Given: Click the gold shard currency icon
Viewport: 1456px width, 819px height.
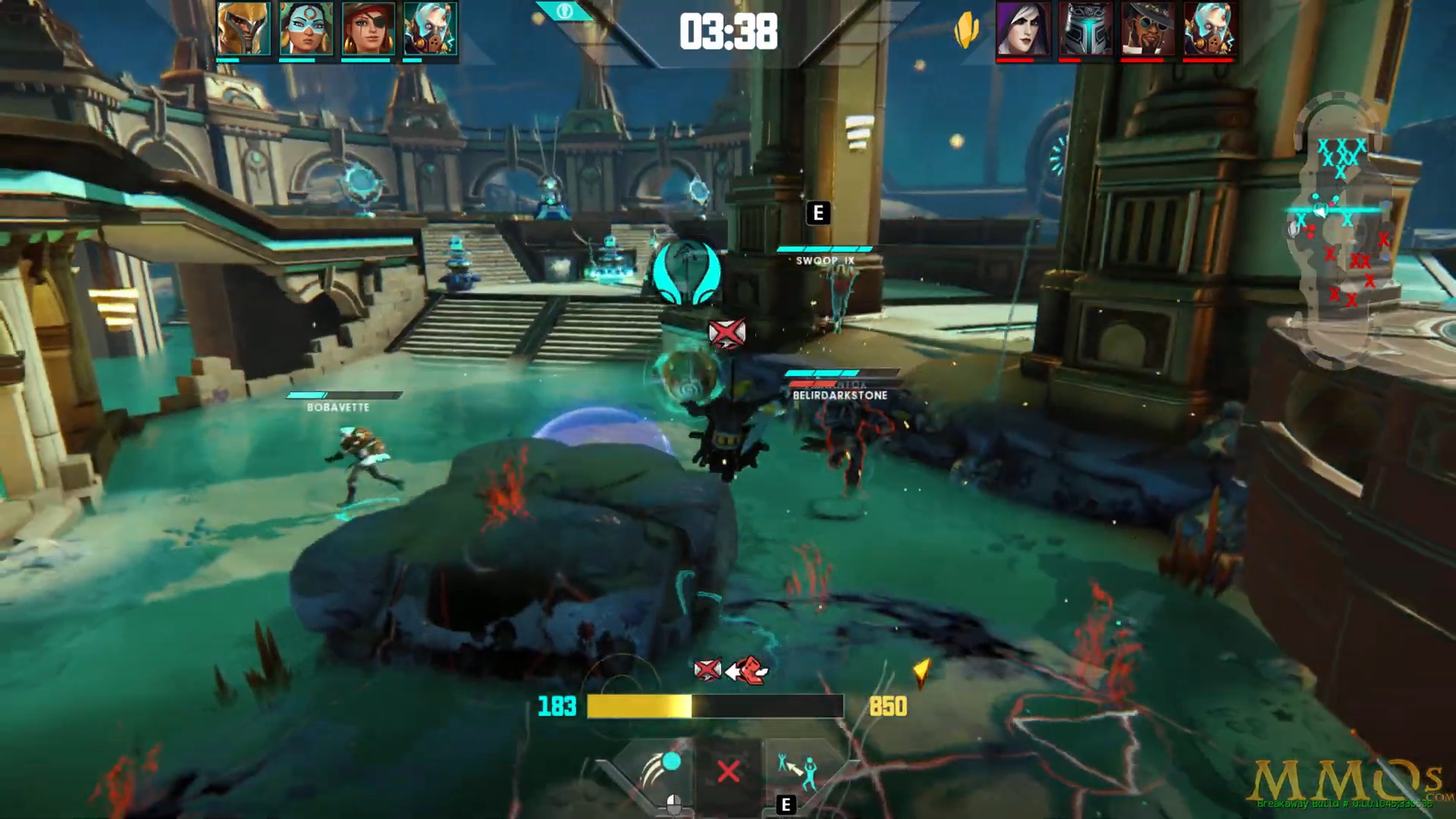Looking at the screenshot, I should click(x=966, y=32).
